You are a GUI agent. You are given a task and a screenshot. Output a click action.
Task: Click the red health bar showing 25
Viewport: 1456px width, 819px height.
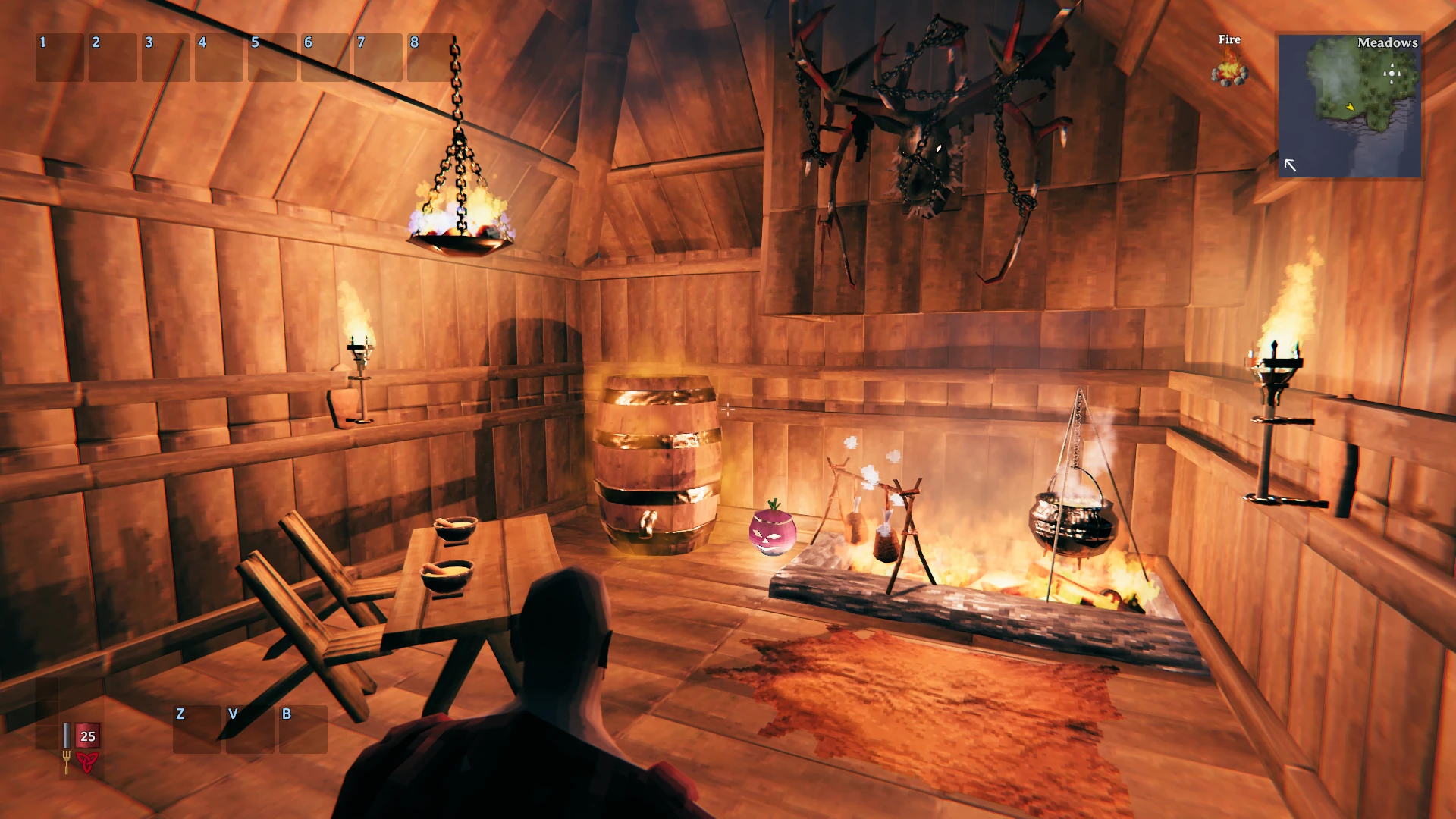point(86,735)
